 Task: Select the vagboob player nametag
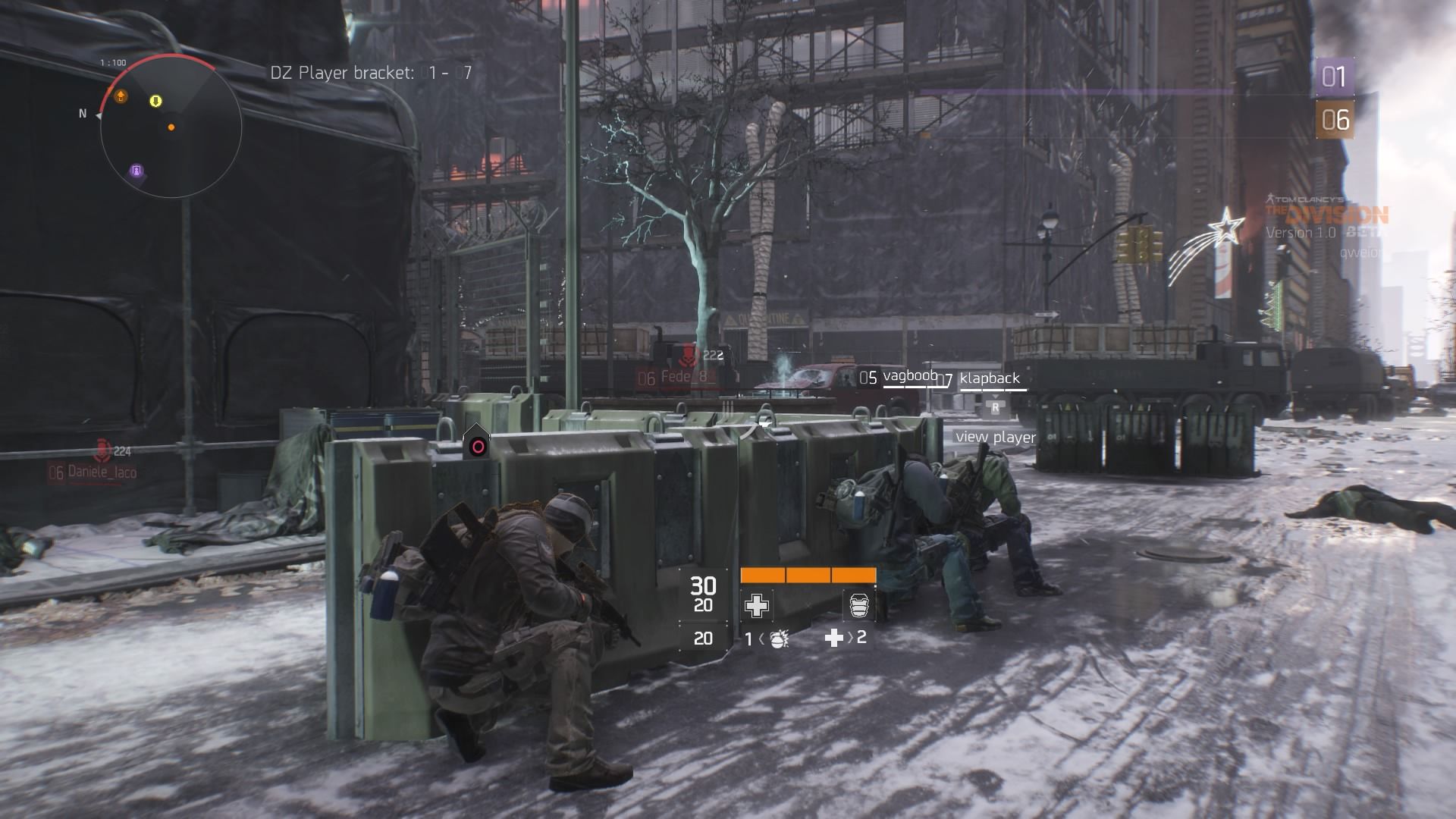coord(910,376)
